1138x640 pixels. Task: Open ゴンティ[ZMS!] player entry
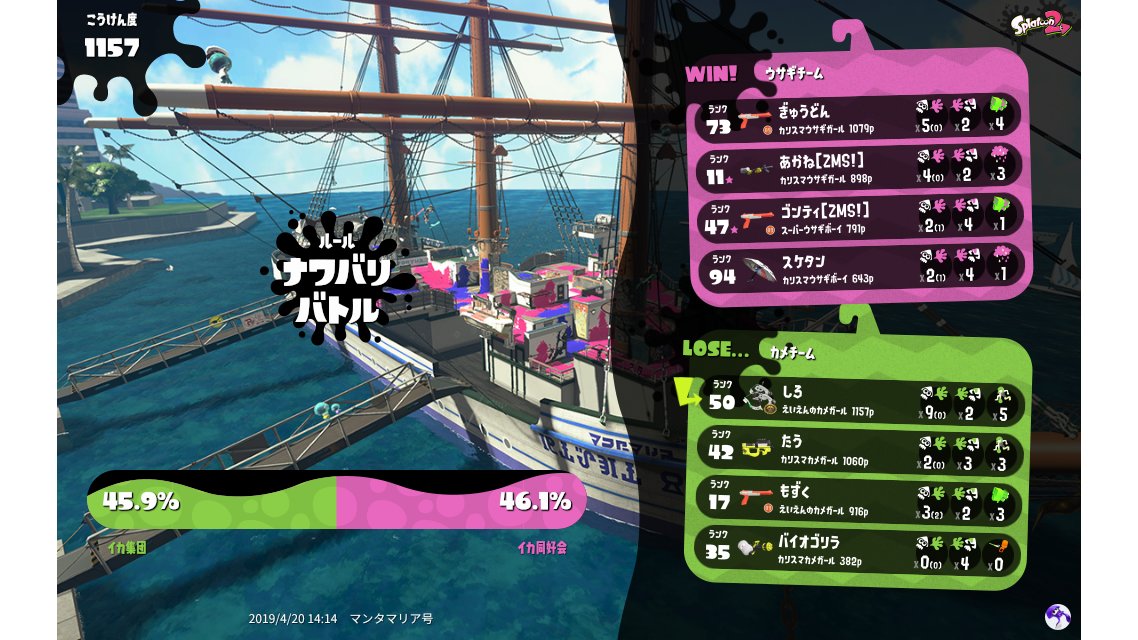(858, 217)
